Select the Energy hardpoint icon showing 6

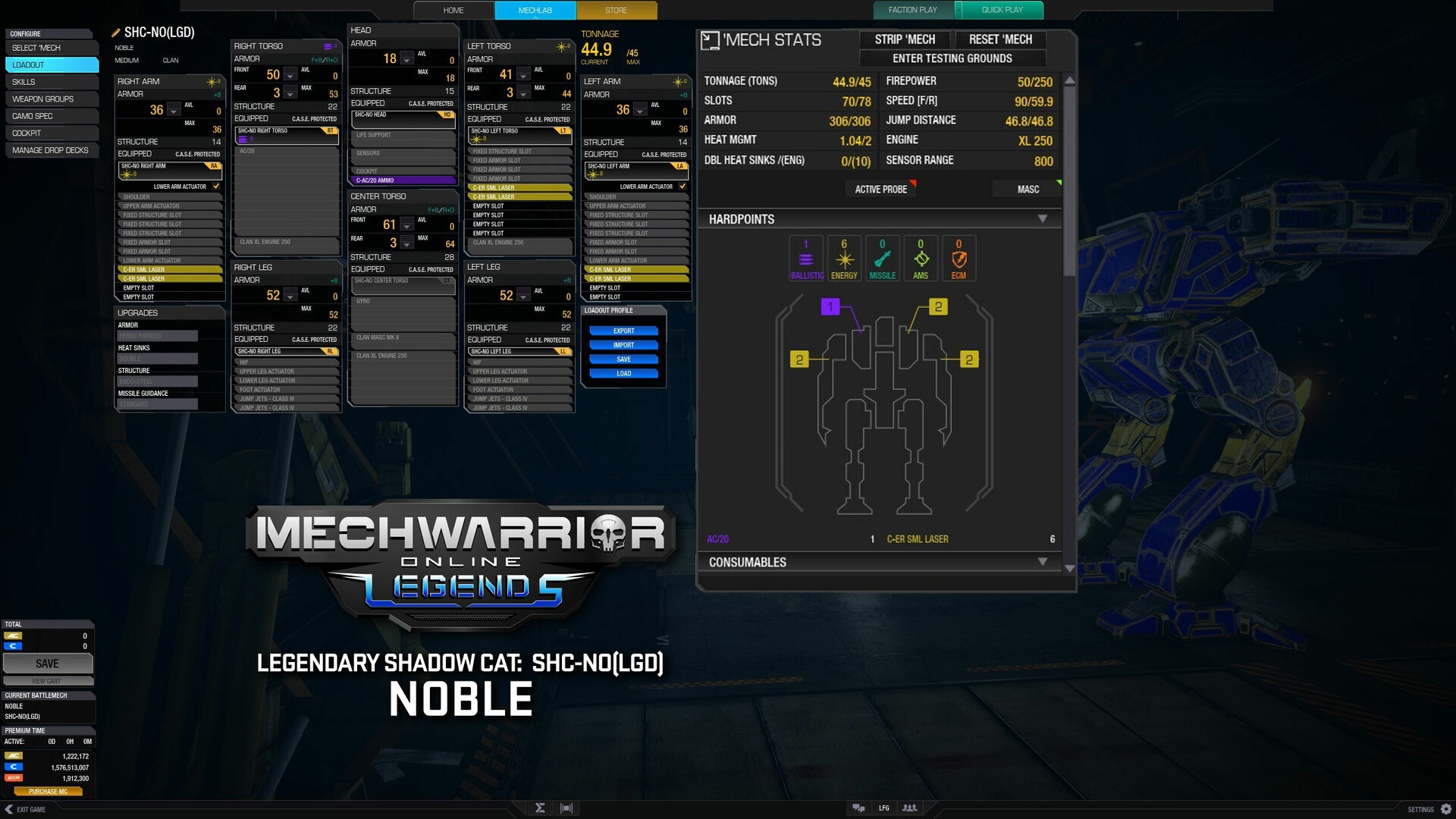(843, 258)
